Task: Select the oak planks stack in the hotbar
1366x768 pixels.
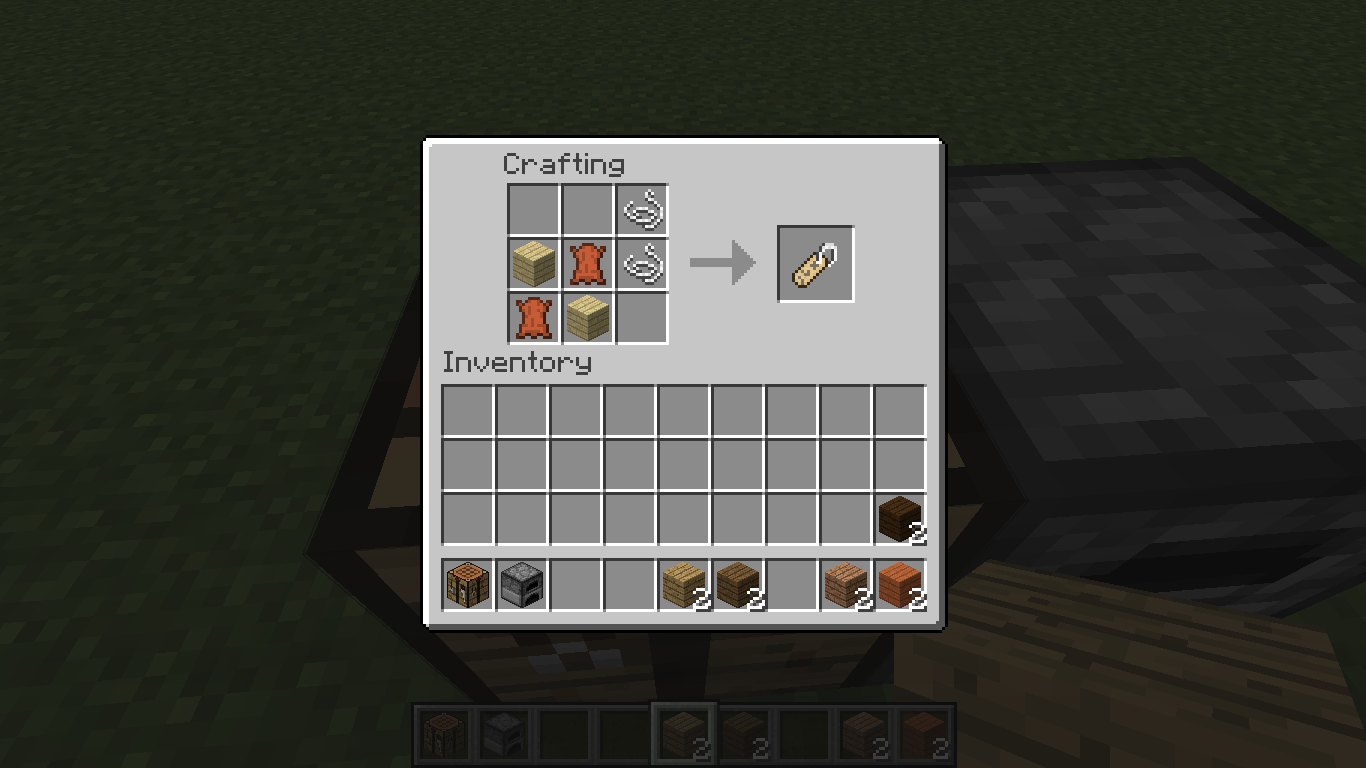Action: click(682, 585)
